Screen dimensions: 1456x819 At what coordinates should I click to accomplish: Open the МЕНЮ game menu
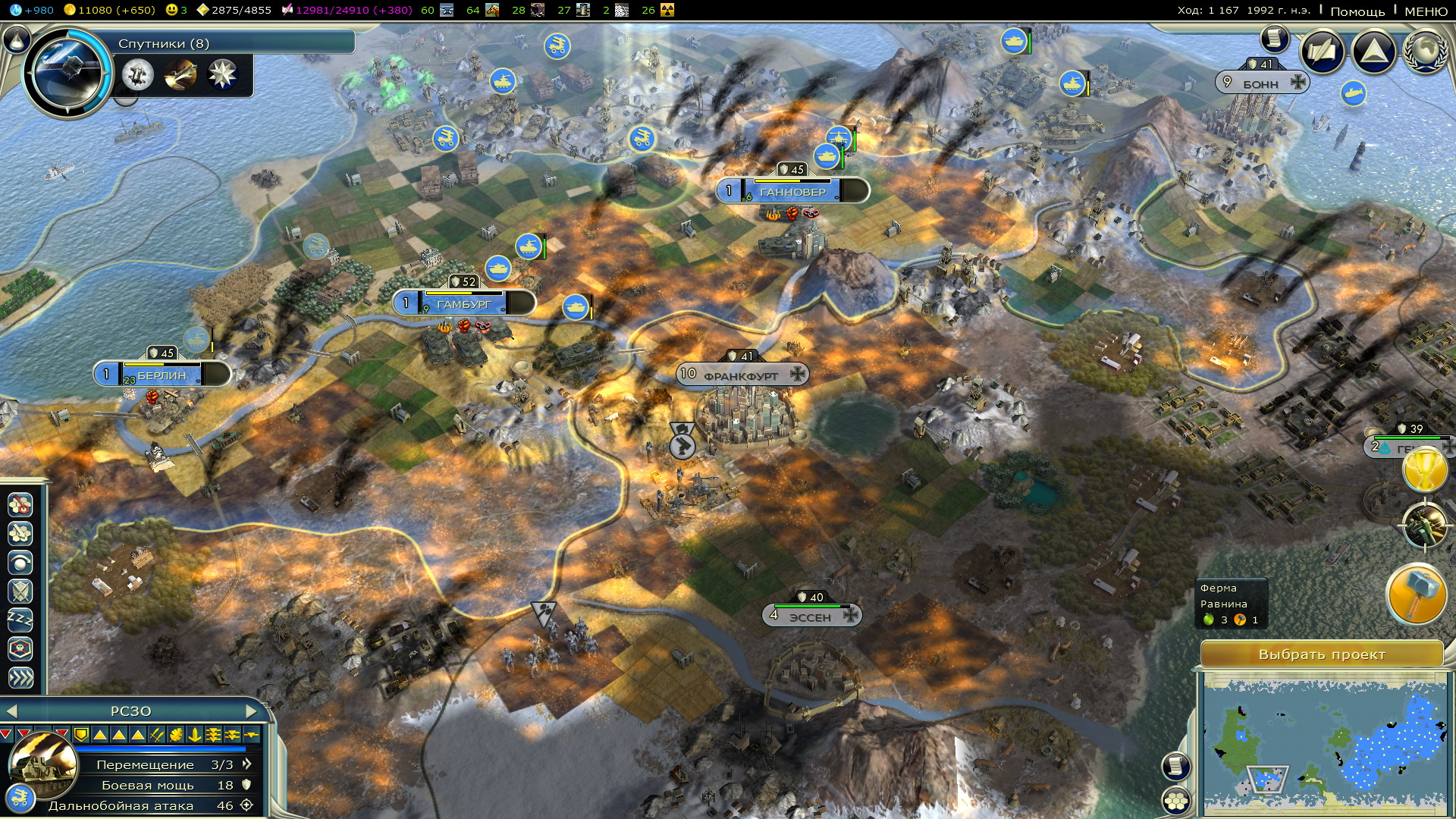(x=1426, y=11)
